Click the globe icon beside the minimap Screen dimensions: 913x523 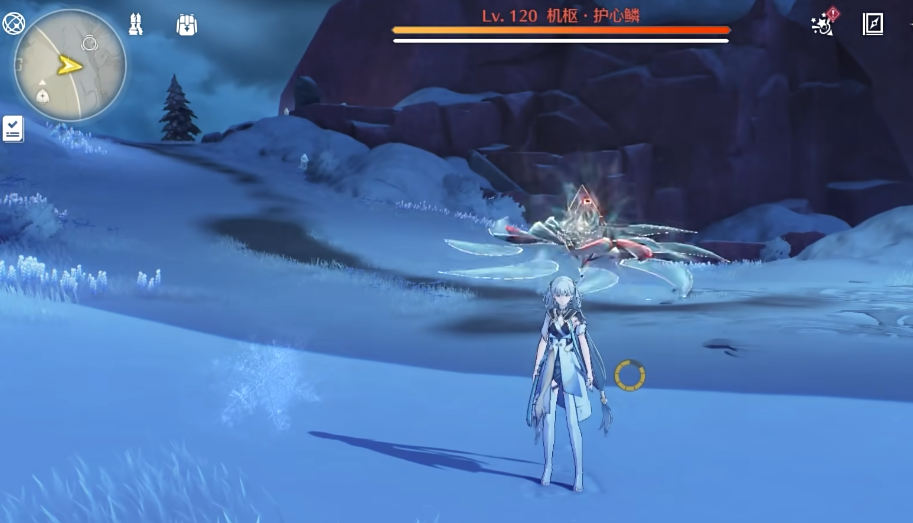click(x=14, y=23)
